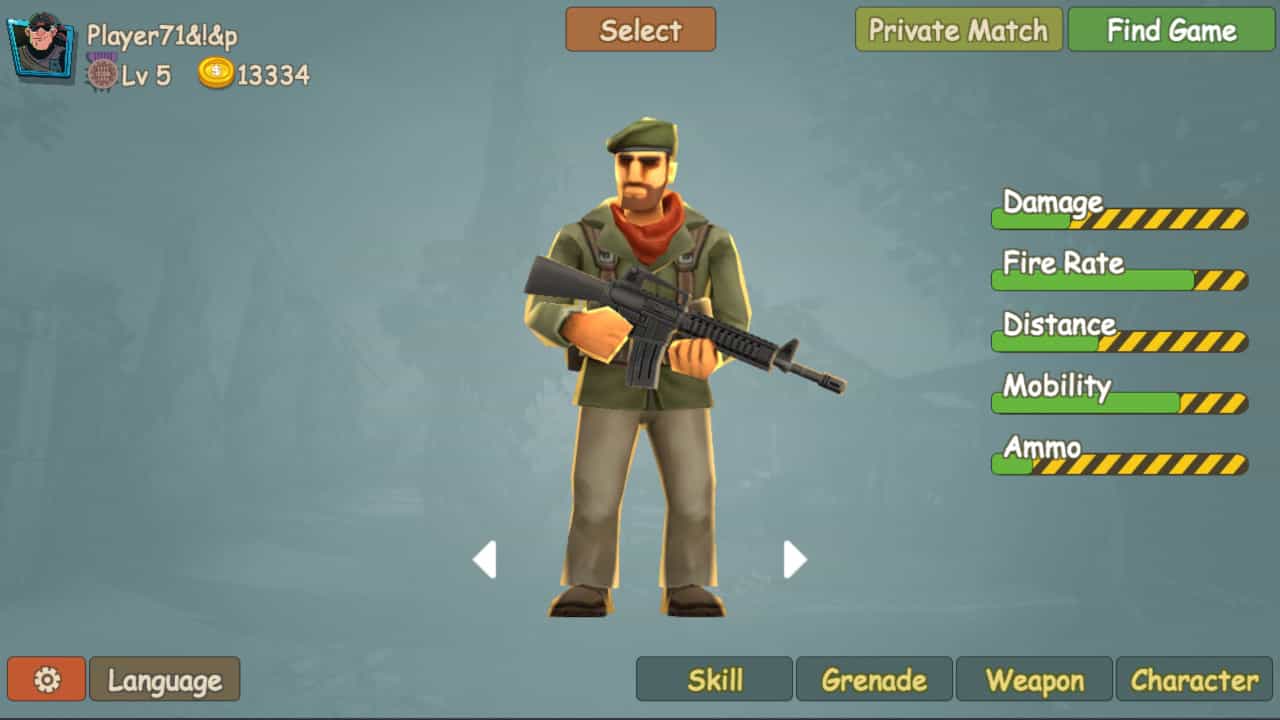Image resolution: width=1280 pixels, height=720 pixels.
Task: Open the settings gear icon
Action: click(46, 679)
